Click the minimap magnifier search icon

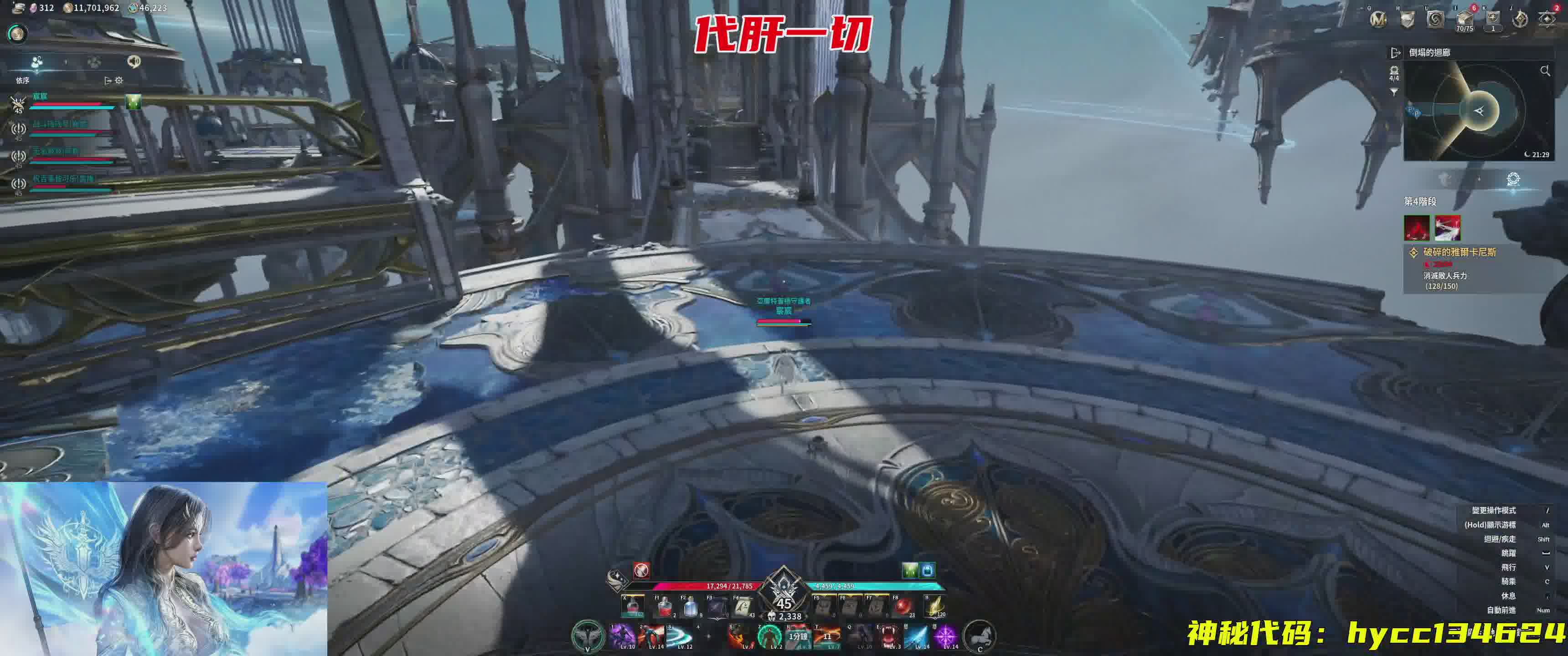[1545, 71]
